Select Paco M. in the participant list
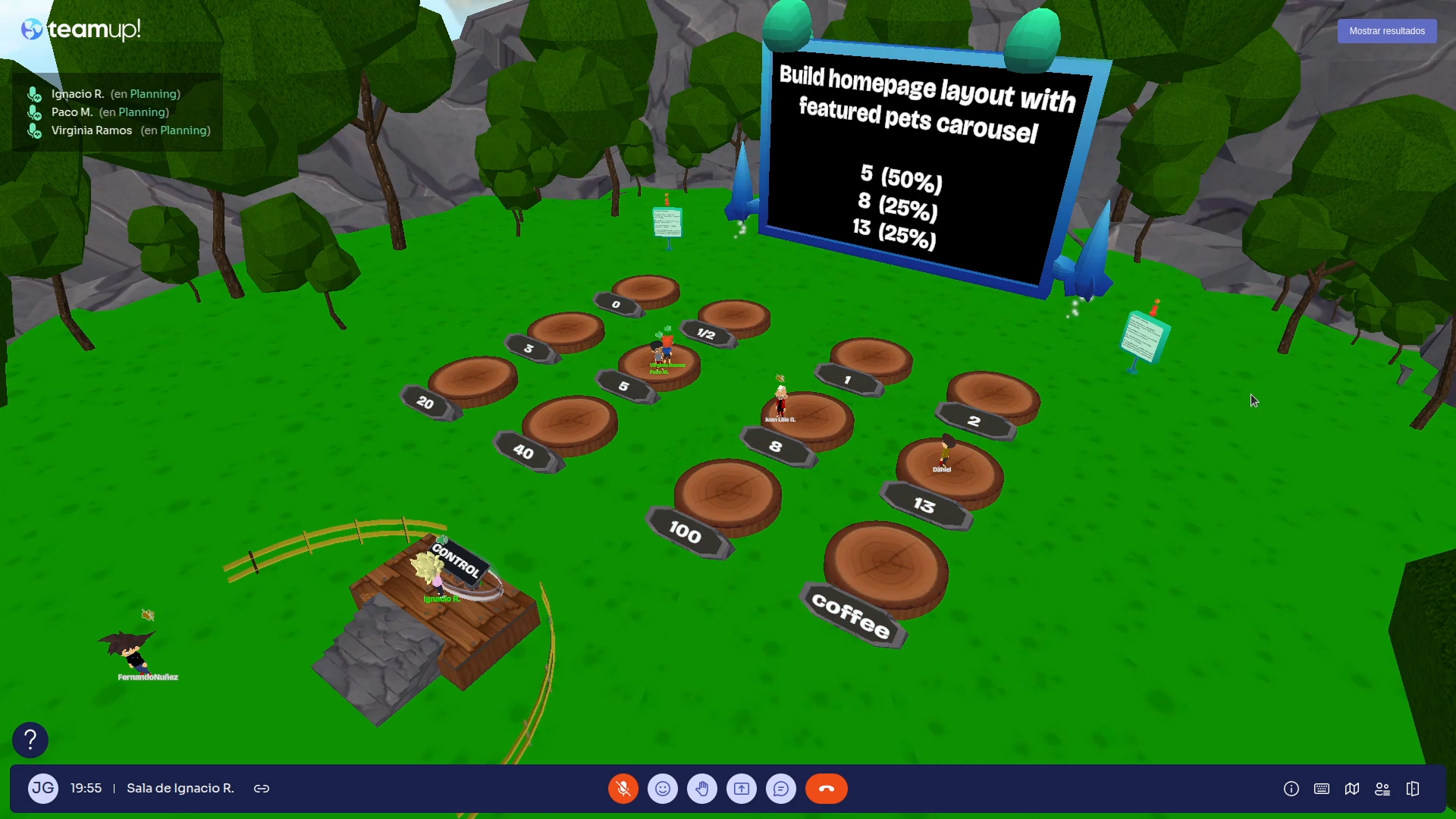1456x819 pixels. coord(72,112)
